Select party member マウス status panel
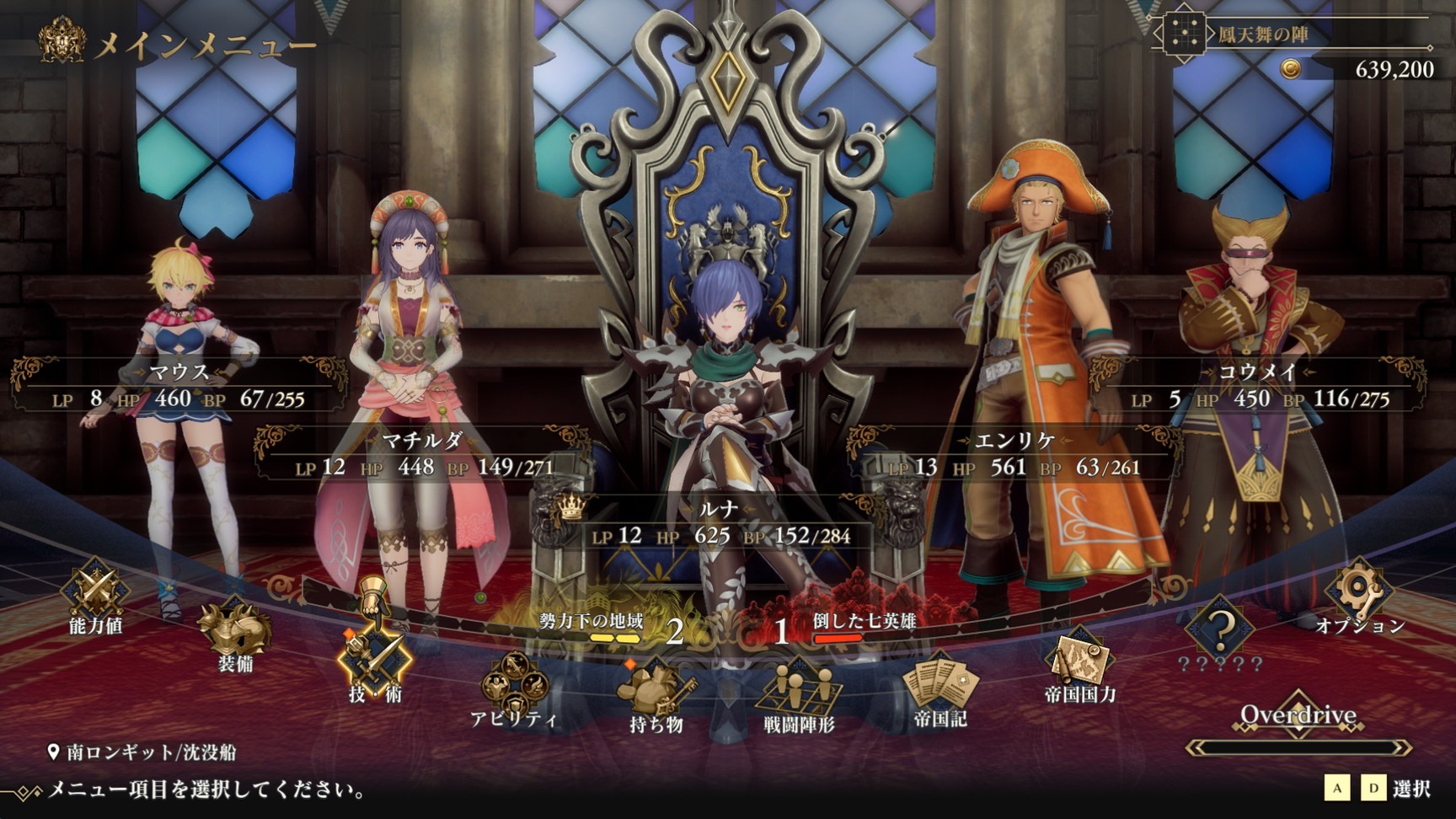 point(179,387)
